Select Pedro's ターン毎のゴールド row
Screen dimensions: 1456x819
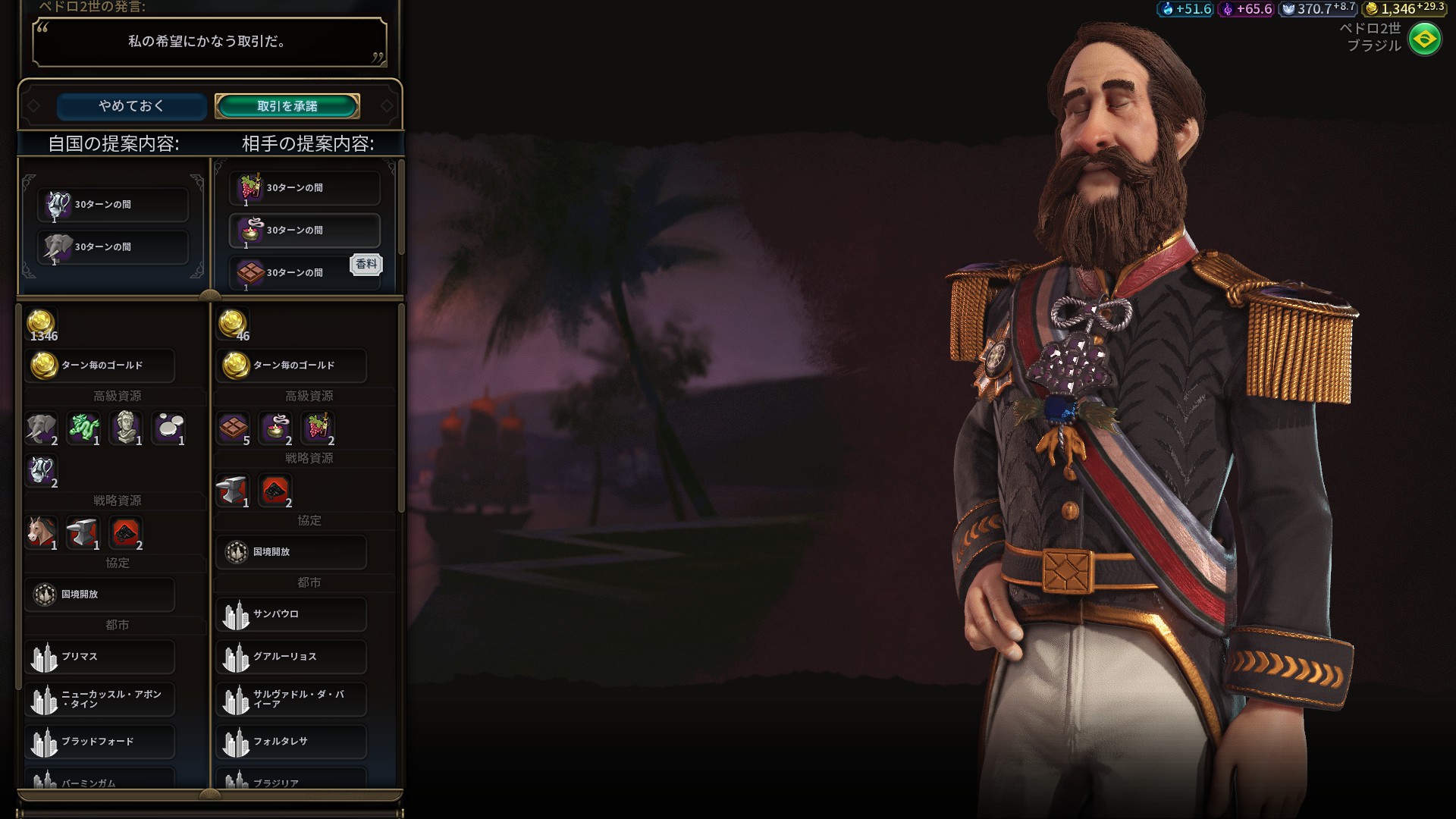click(292, 366)
